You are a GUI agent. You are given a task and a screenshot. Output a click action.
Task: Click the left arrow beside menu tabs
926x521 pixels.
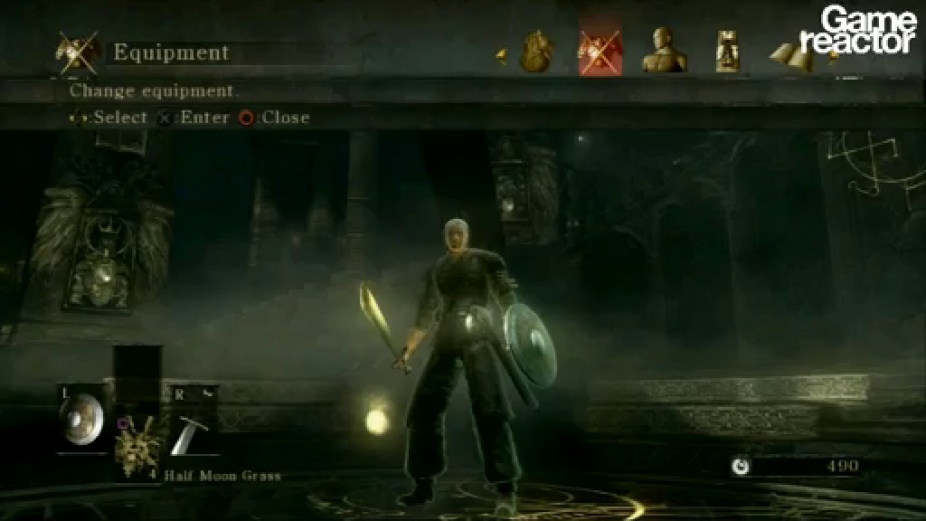(x=501, y=57)
